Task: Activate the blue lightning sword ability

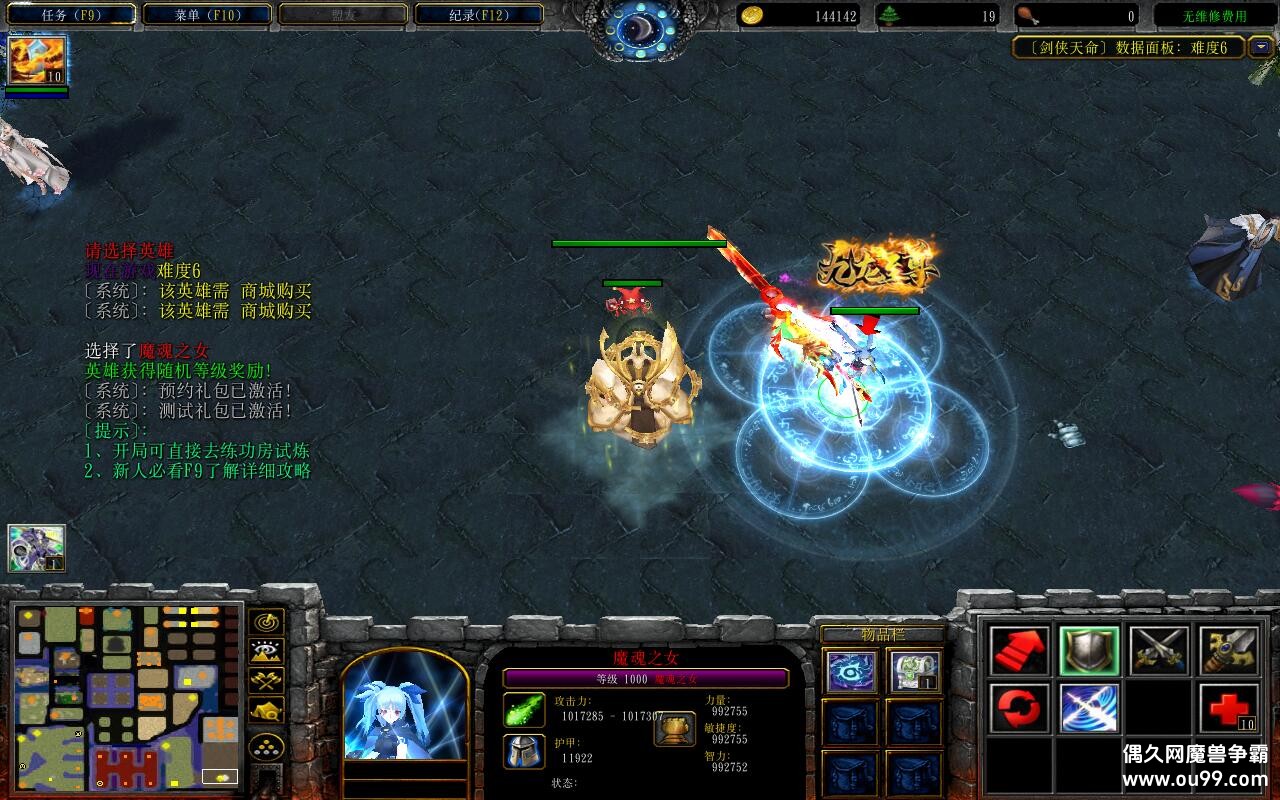Action: pyautogui.click(x=1089, y=708)
